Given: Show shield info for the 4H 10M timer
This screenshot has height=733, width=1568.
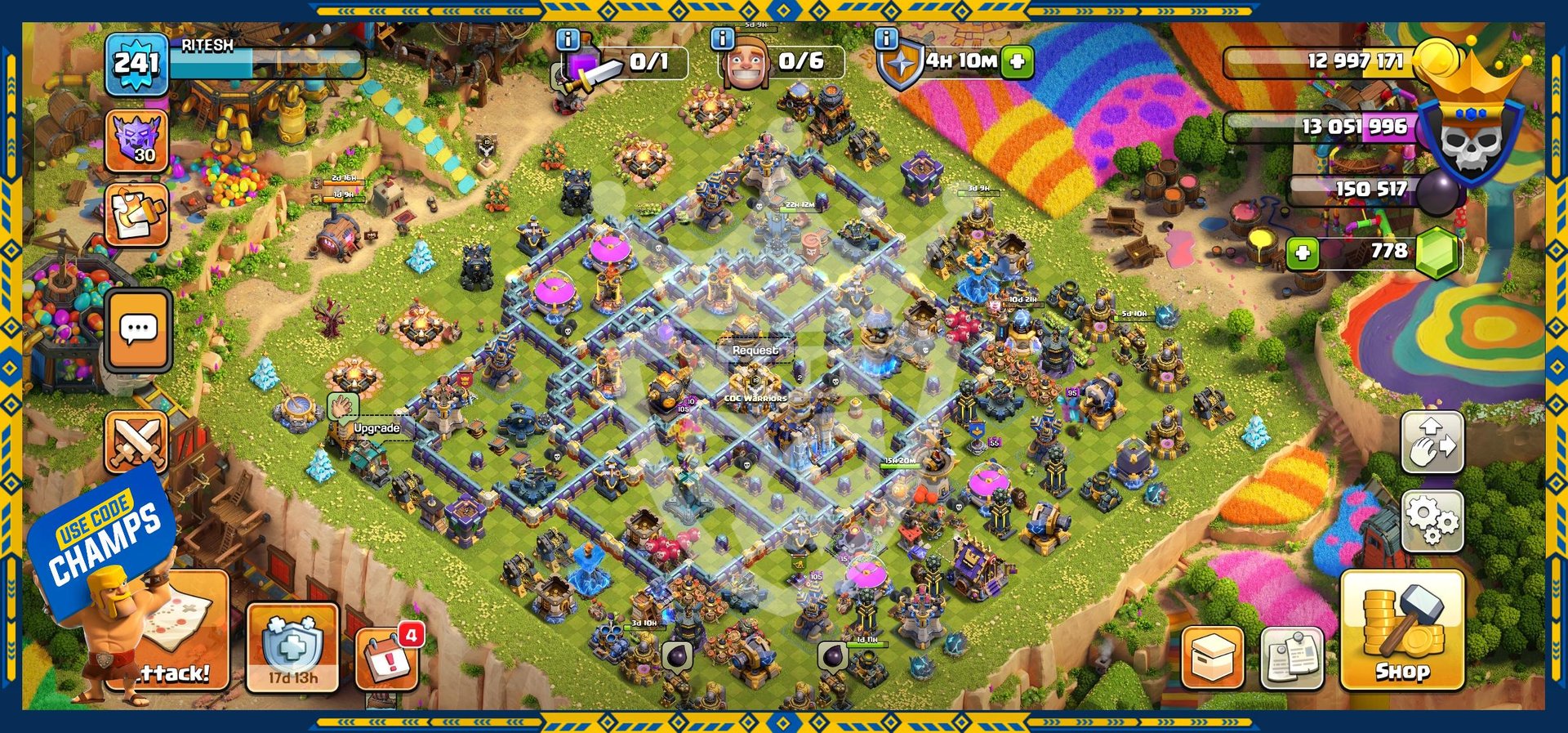Looking at the screenshot, I should 886,38.
